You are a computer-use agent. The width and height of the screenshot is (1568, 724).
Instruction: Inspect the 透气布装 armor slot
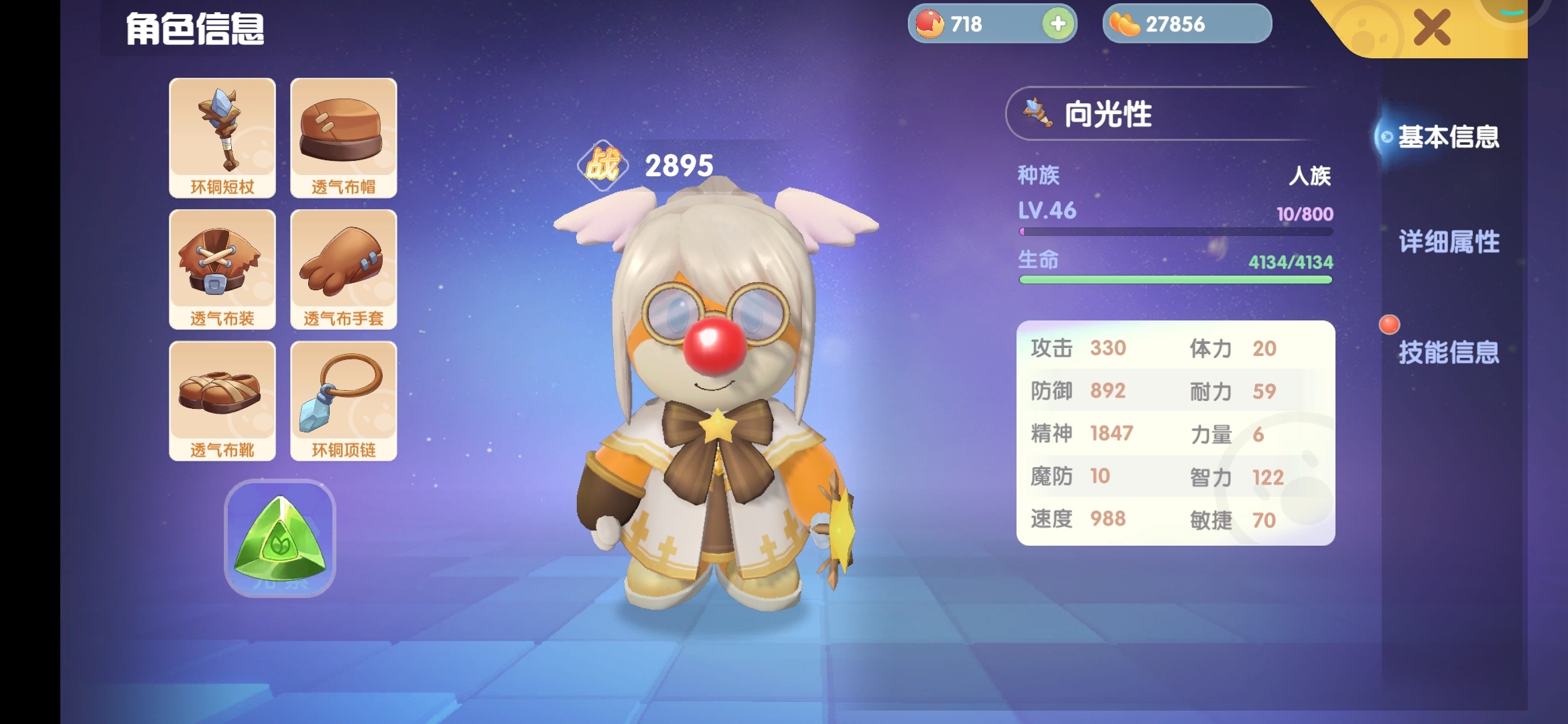click(x=222, y=269)
